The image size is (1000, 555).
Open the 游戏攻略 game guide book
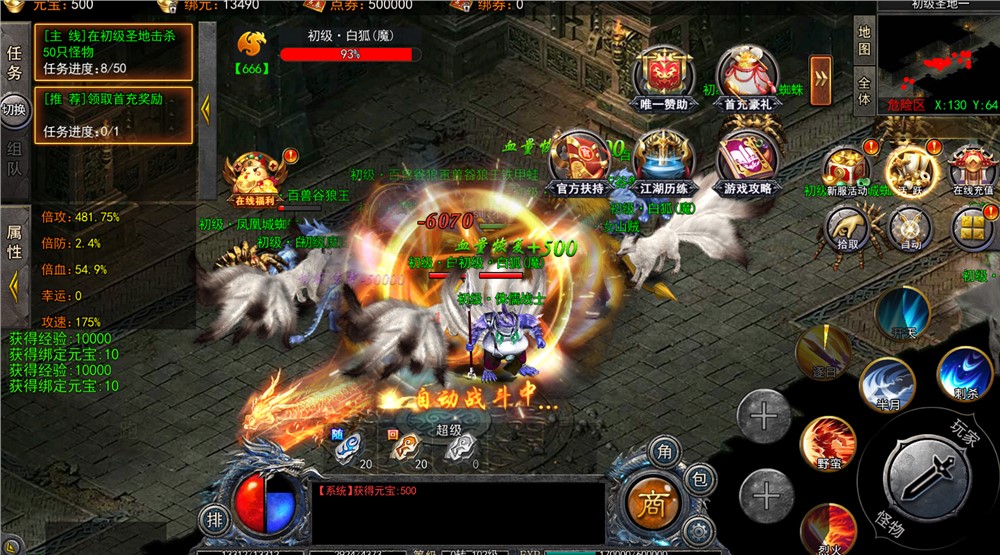[x=747, y=163]
